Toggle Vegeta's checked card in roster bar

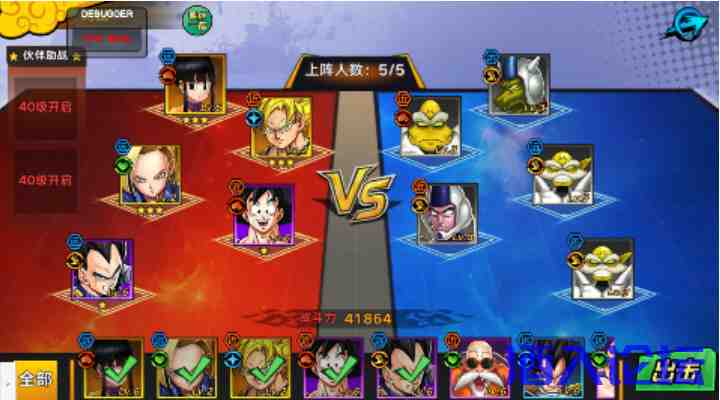405,369
